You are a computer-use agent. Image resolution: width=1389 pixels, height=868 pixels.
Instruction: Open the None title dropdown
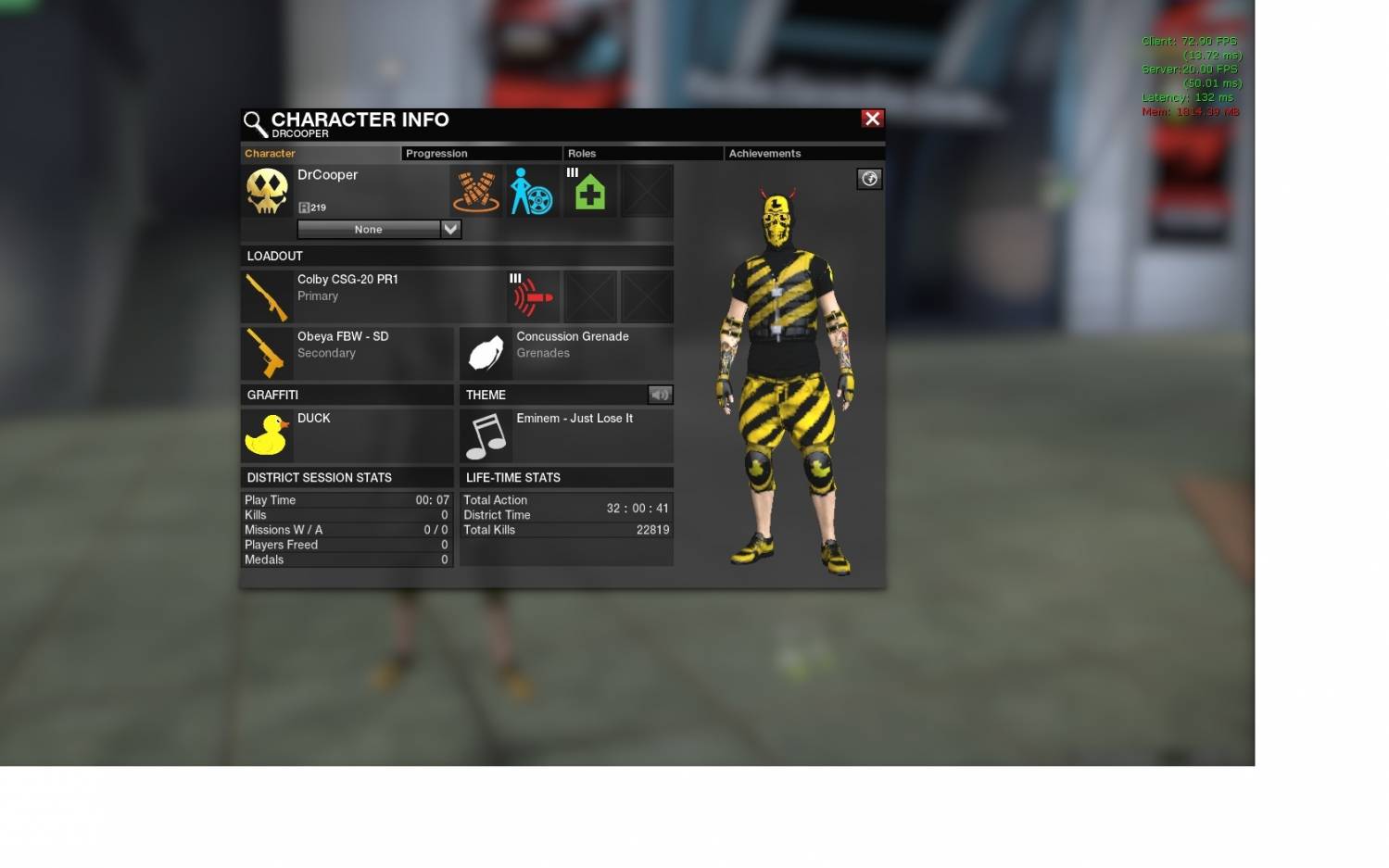tap(450, 229)
